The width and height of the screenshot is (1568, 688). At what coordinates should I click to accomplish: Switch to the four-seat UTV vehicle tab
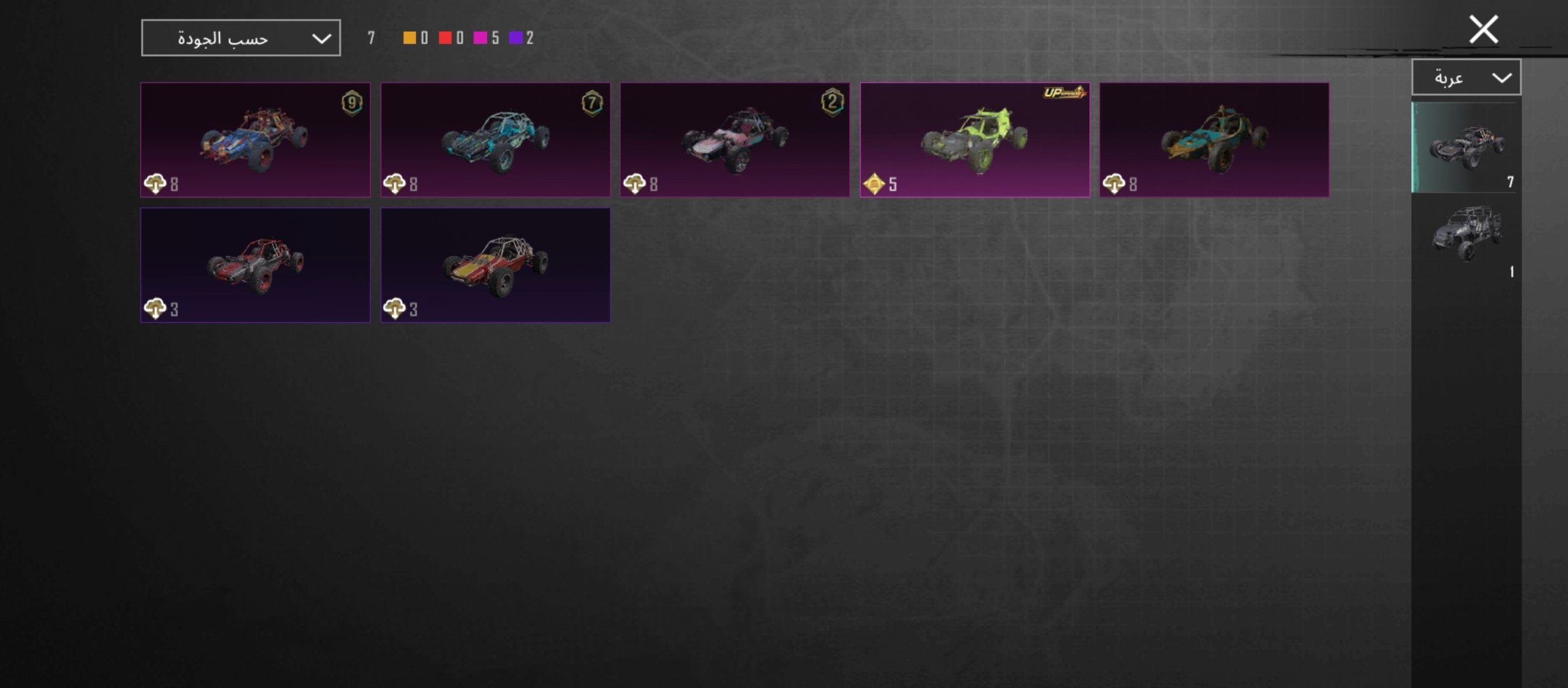coord(1467,236)
